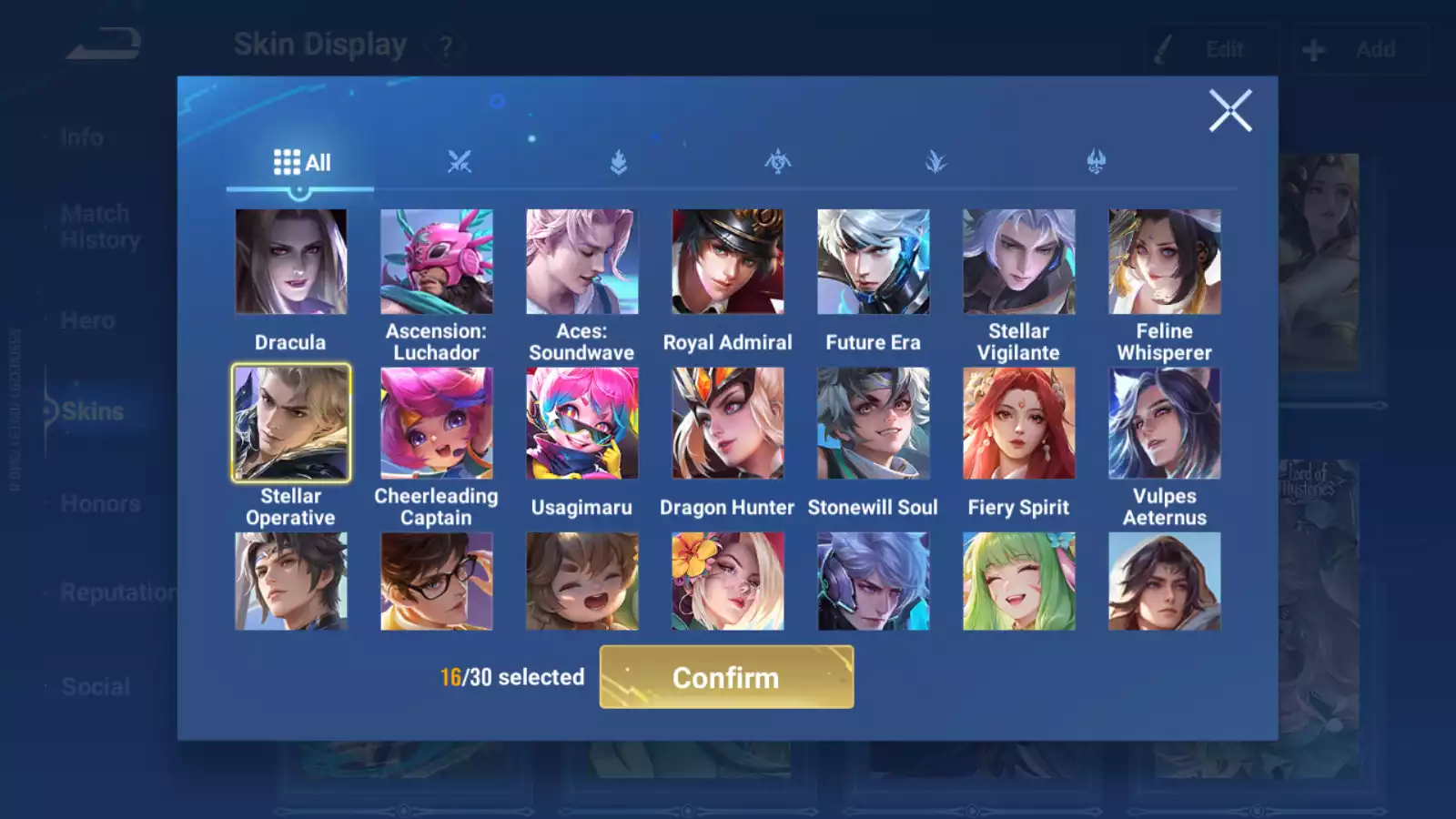Select the Usagimaru skin portrait
1456x819 pixels.
[582, 423]
